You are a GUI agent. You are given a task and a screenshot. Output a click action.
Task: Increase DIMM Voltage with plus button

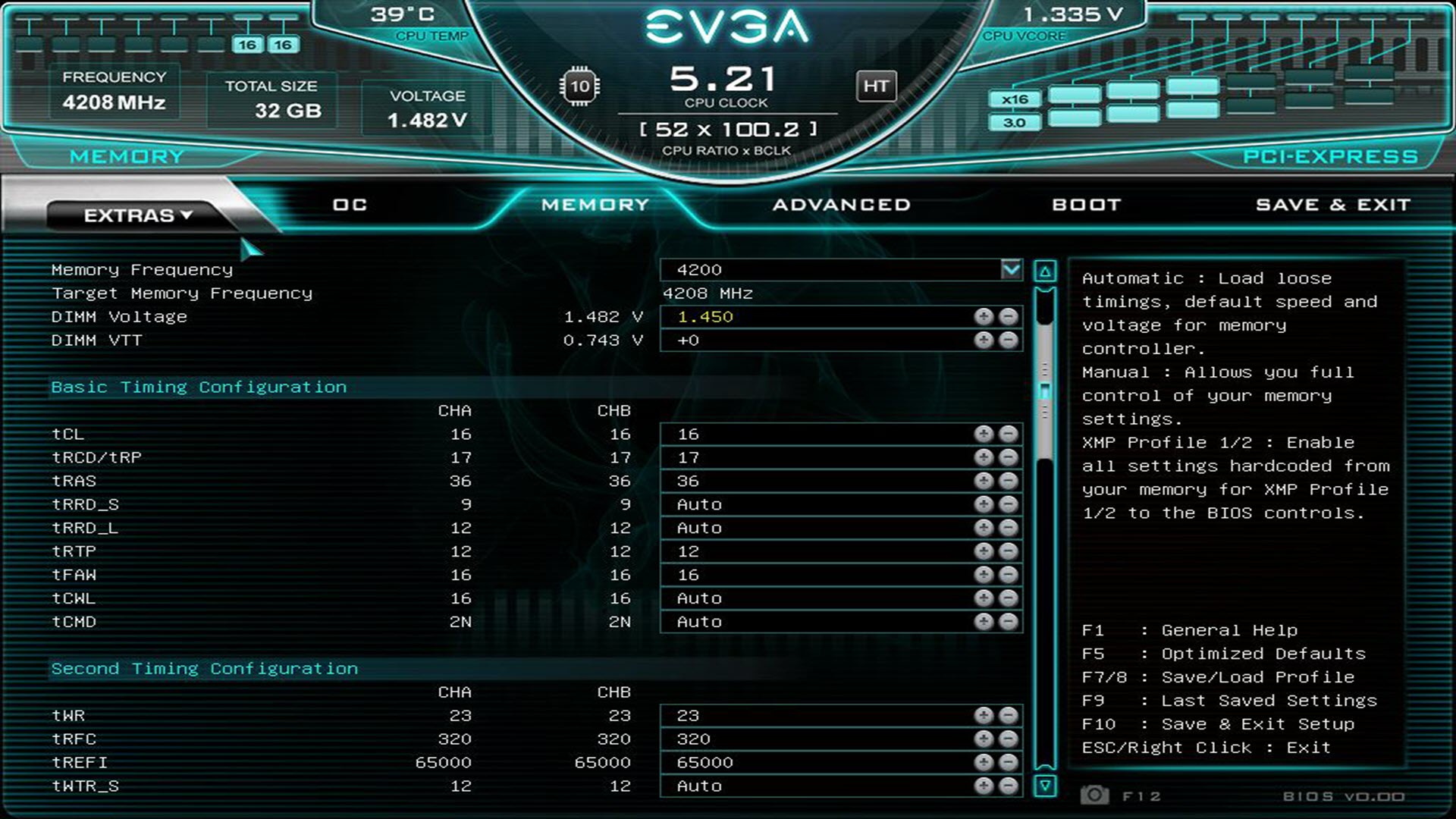tap(984, 317)
